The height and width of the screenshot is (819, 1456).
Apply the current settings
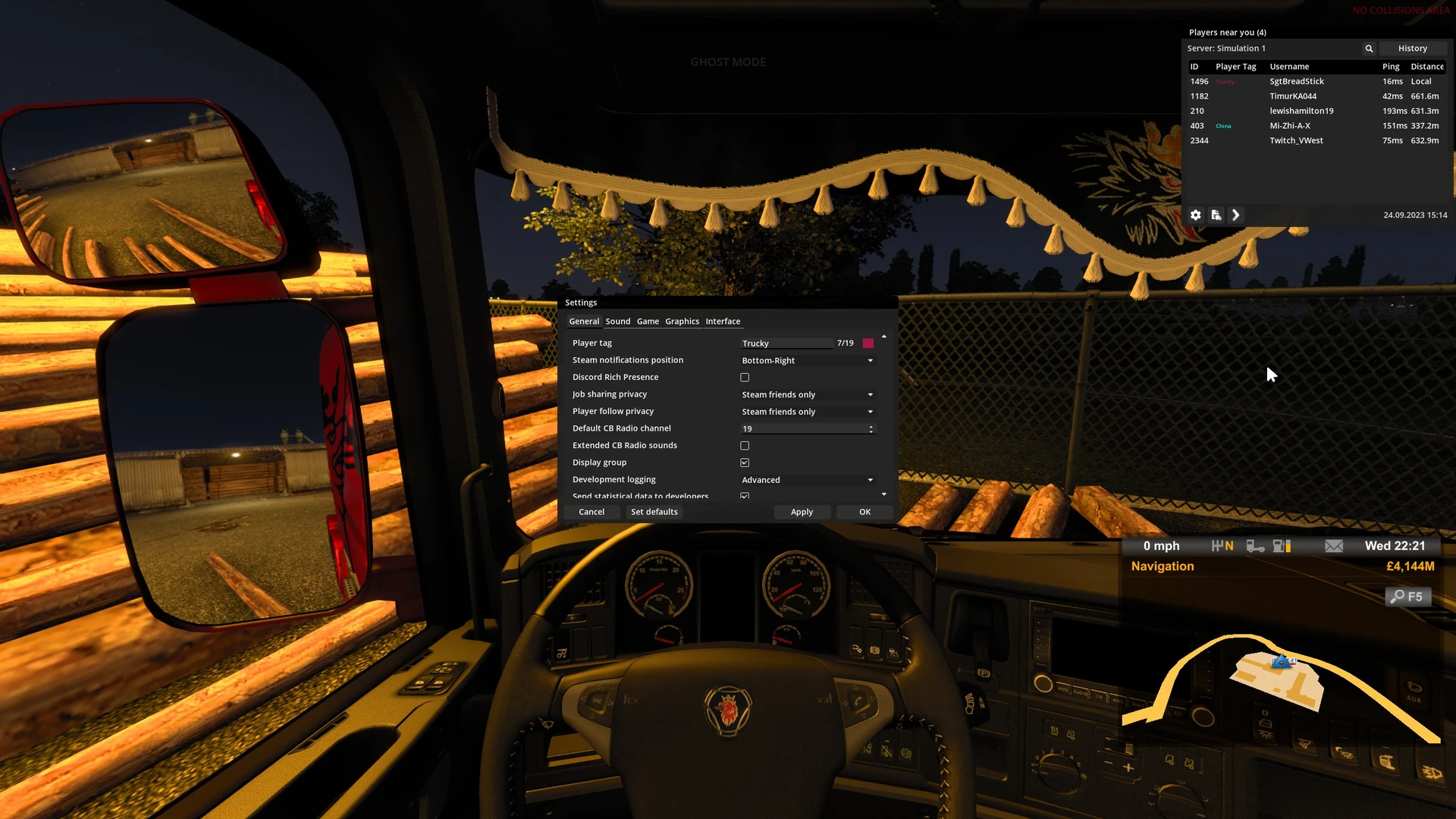(802, 512)
